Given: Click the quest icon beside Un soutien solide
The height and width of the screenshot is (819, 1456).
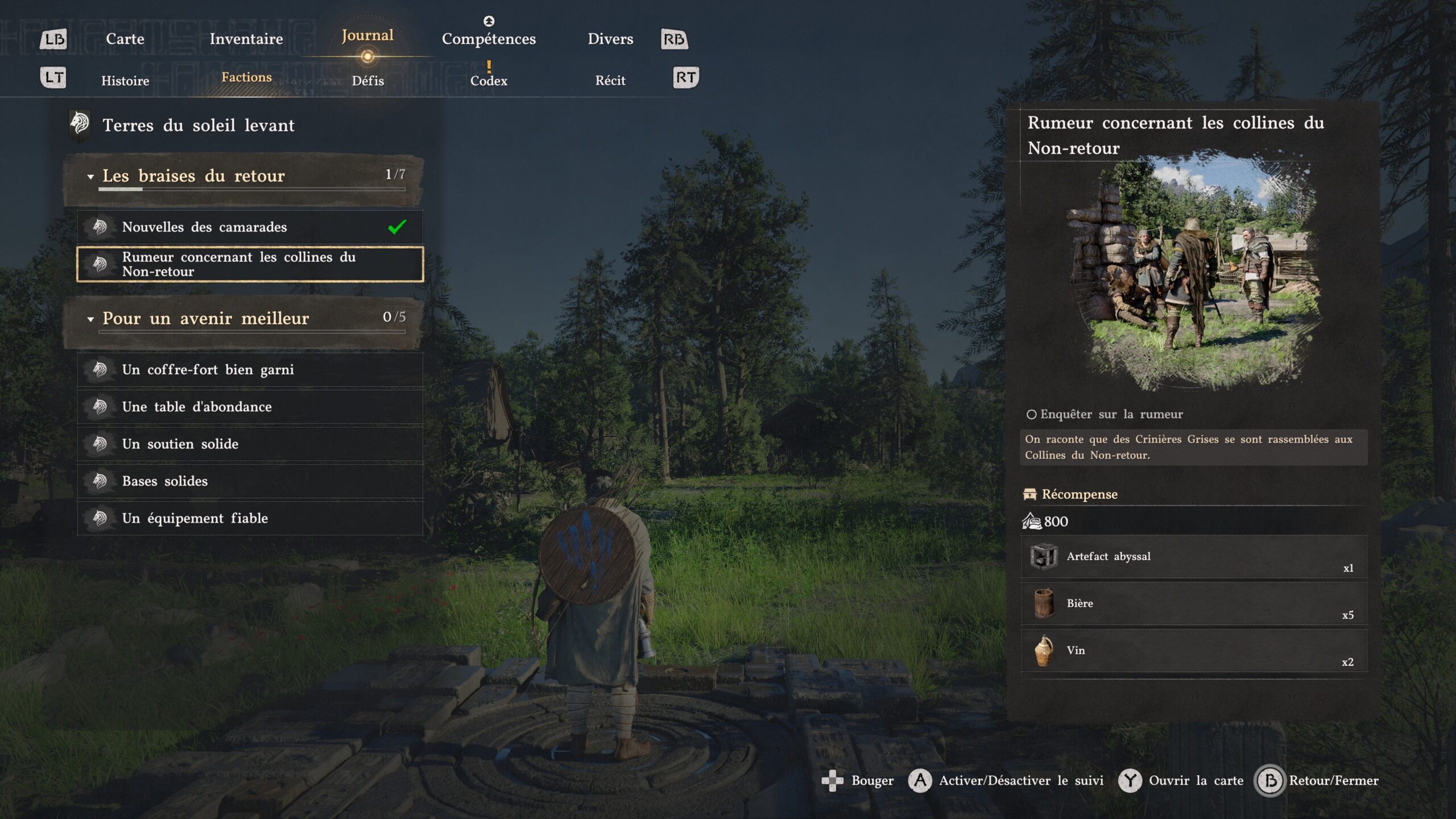Looking at the screenshot, I should click(100, 444).
